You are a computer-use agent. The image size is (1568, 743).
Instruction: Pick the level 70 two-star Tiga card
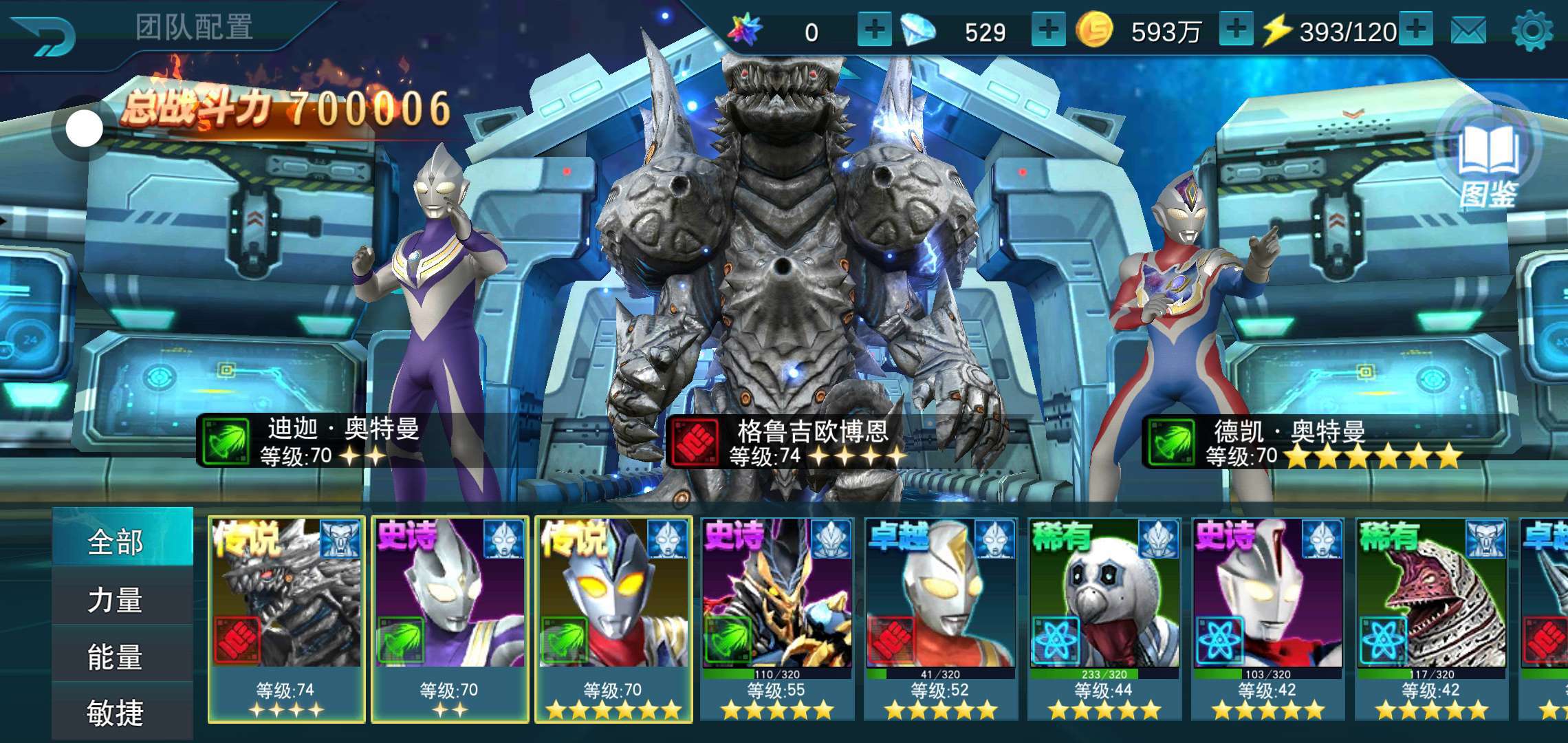point(450,619)
